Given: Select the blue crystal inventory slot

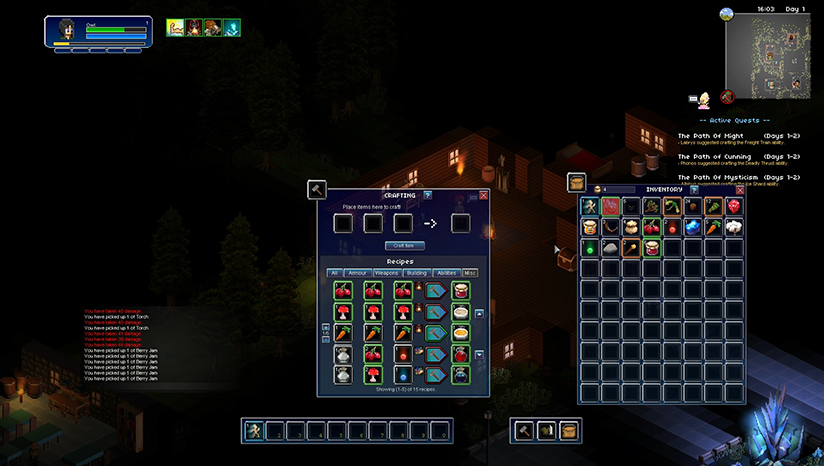Looking at the screenshot, I should pos(693,227).
